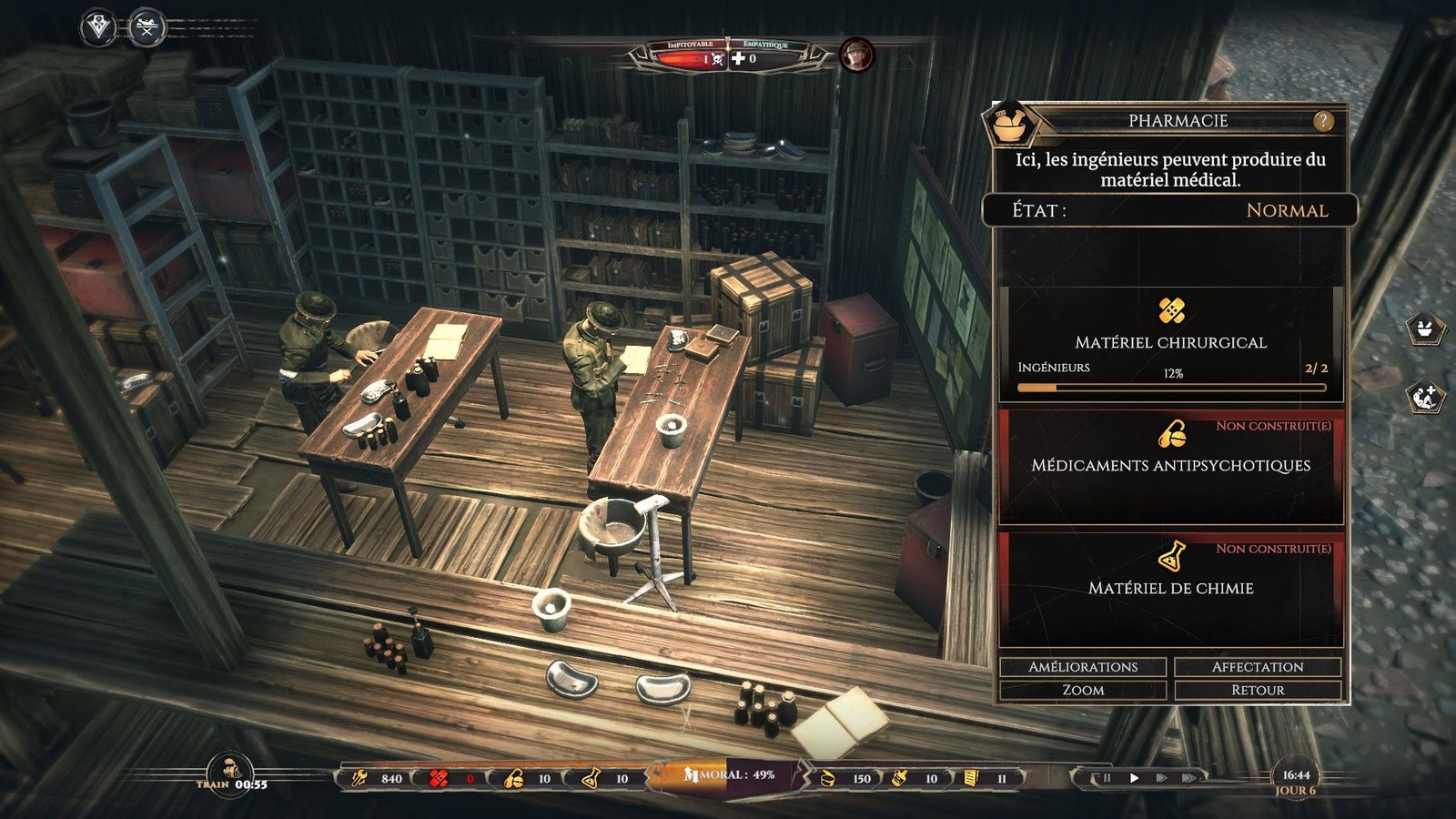
Task: Open the stretcher bed icon
Action: click(146, 27)
